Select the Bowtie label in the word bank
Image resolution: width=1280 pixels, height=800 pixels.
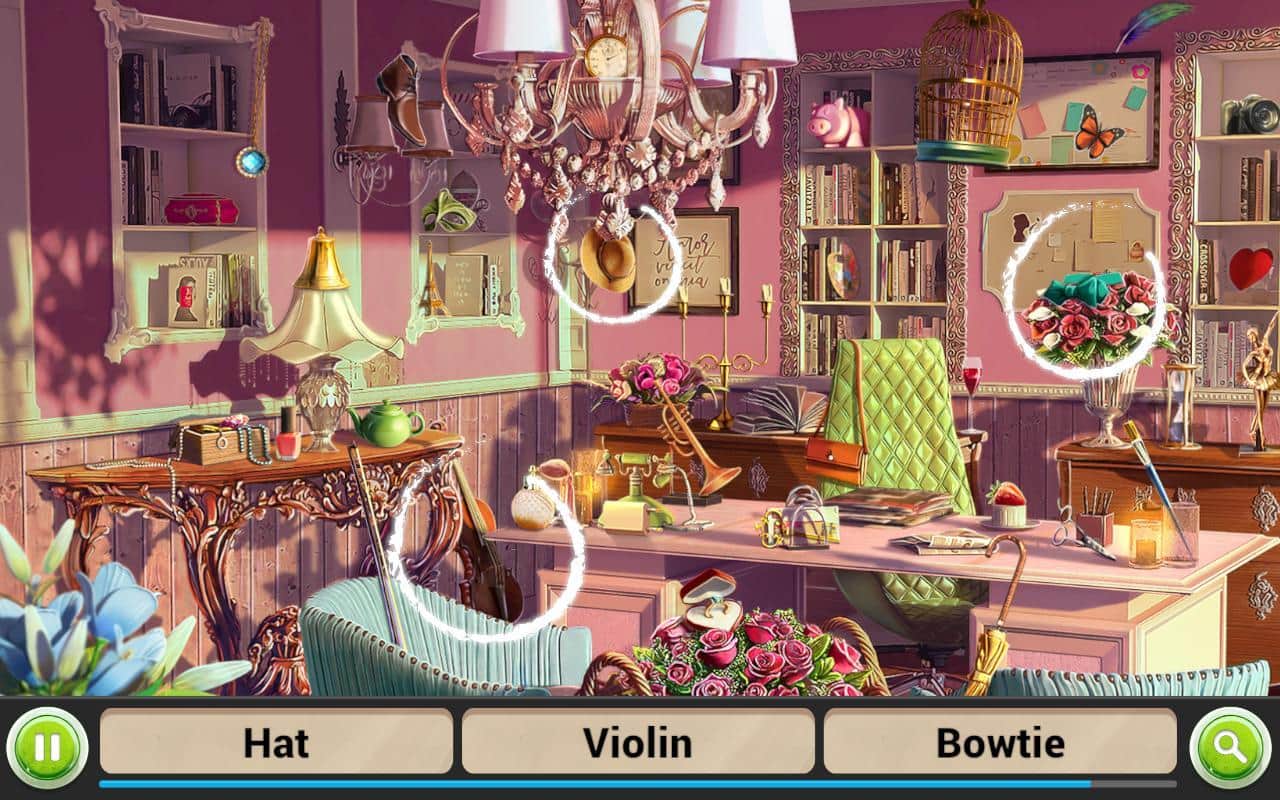997,742
